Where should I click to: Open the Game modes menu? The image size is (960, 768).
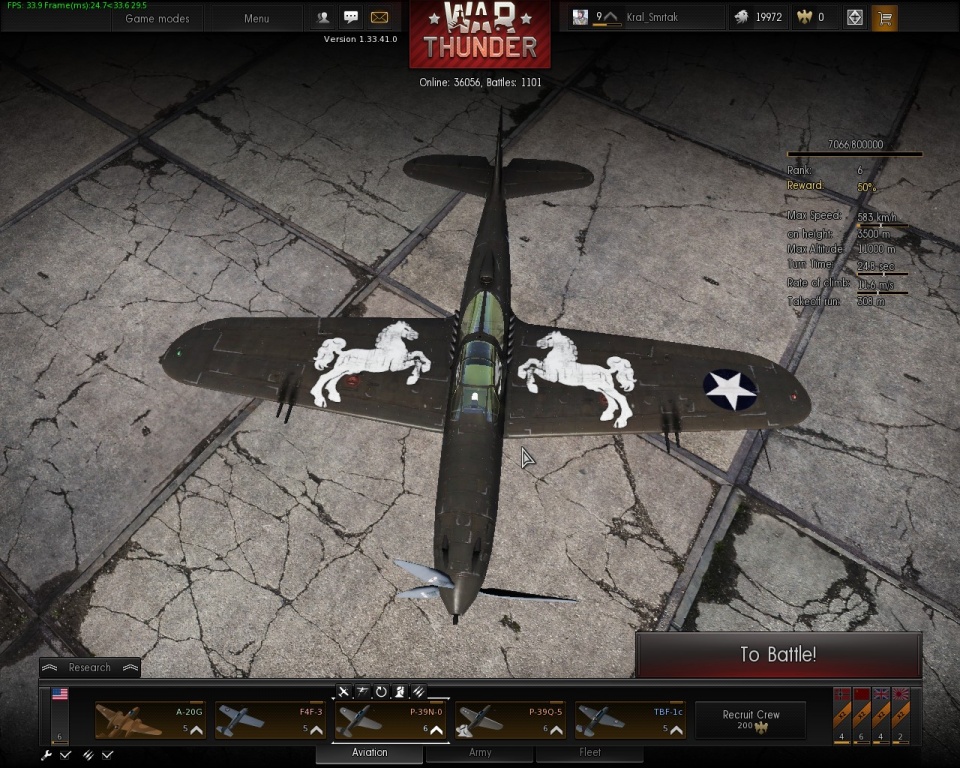pos(157,18)
